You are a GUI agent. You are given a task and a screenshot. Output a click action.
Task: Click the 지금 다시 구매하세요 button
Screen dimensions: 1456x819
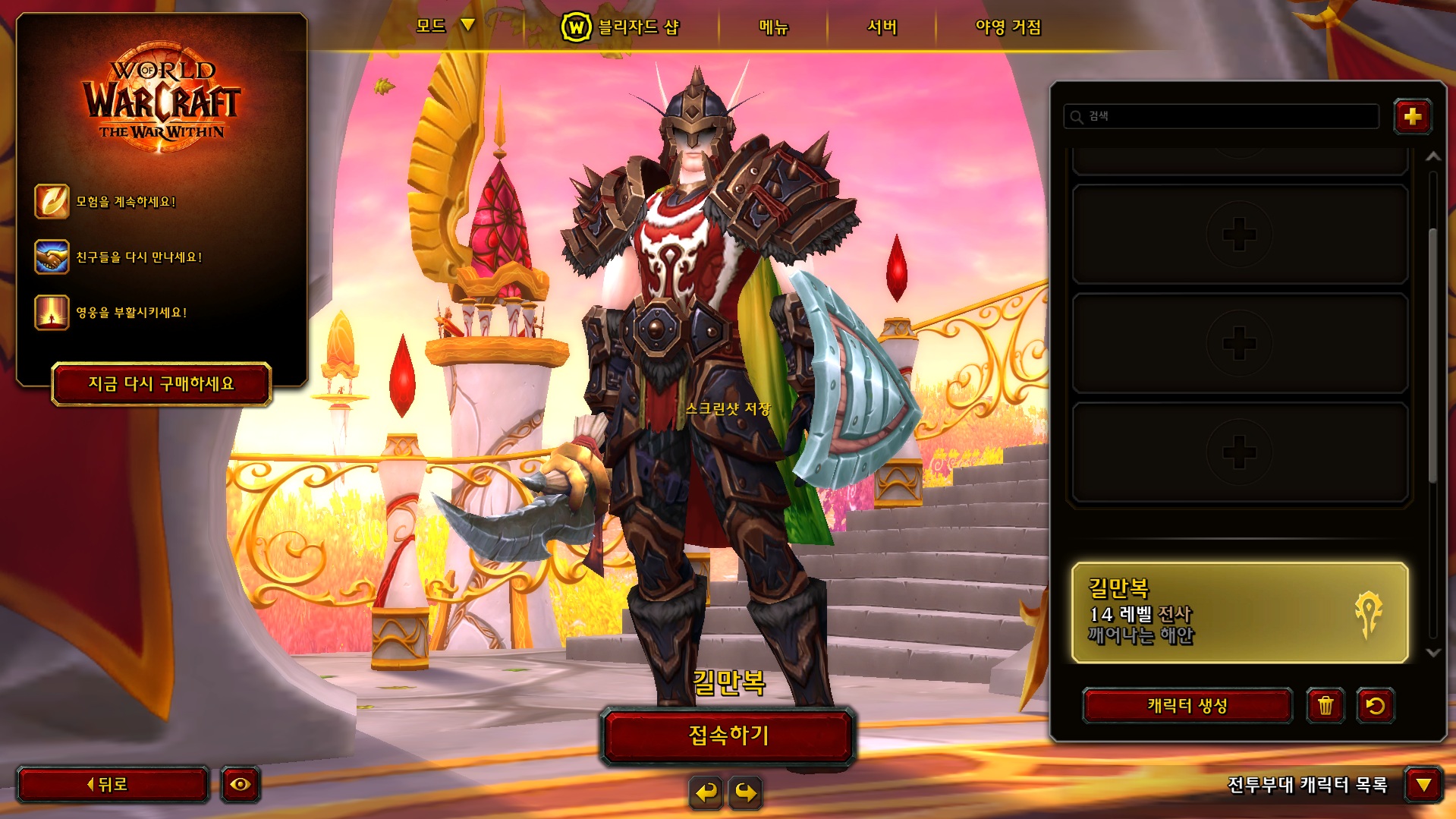pyautogui.click(x=162, y=384)
